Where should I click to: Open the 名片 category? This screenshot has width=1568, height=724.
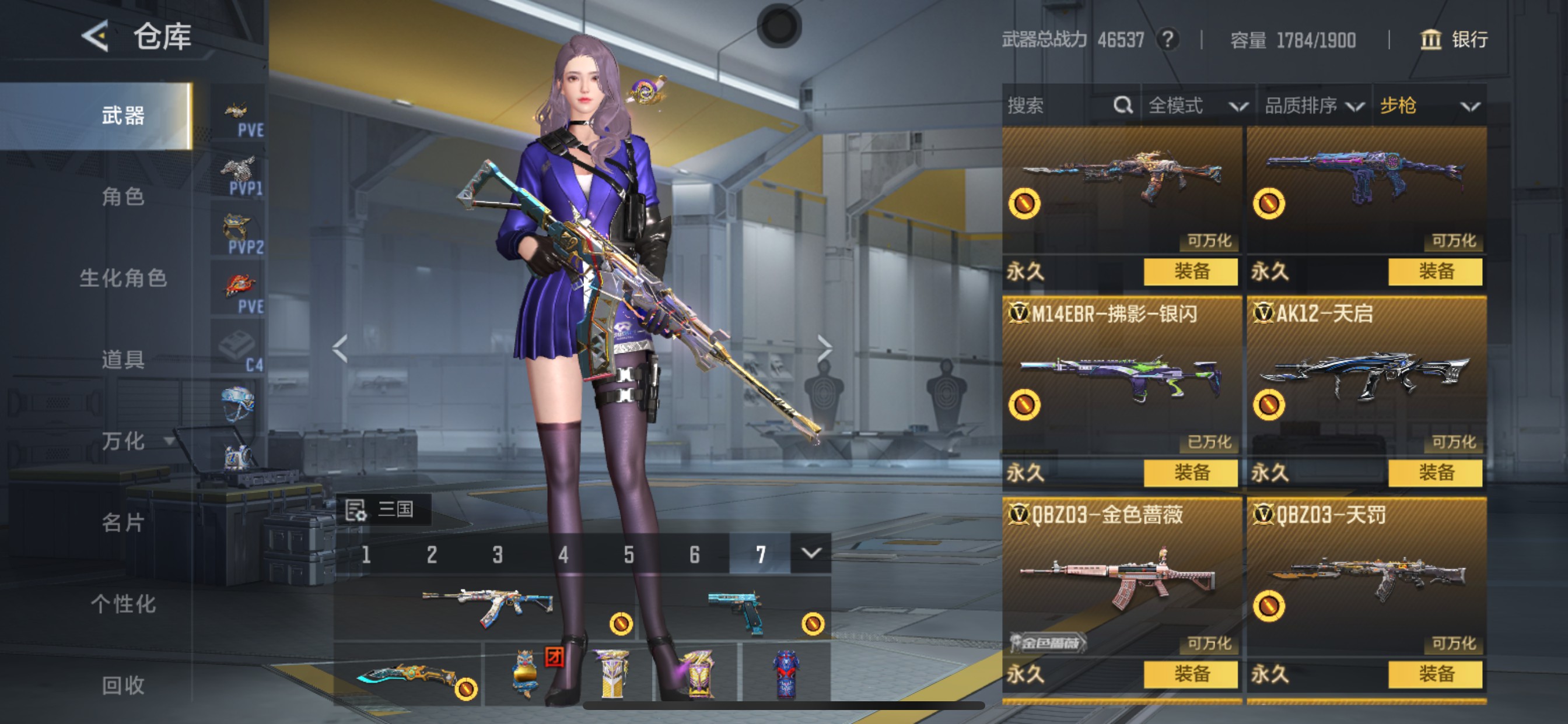[123, 522]
